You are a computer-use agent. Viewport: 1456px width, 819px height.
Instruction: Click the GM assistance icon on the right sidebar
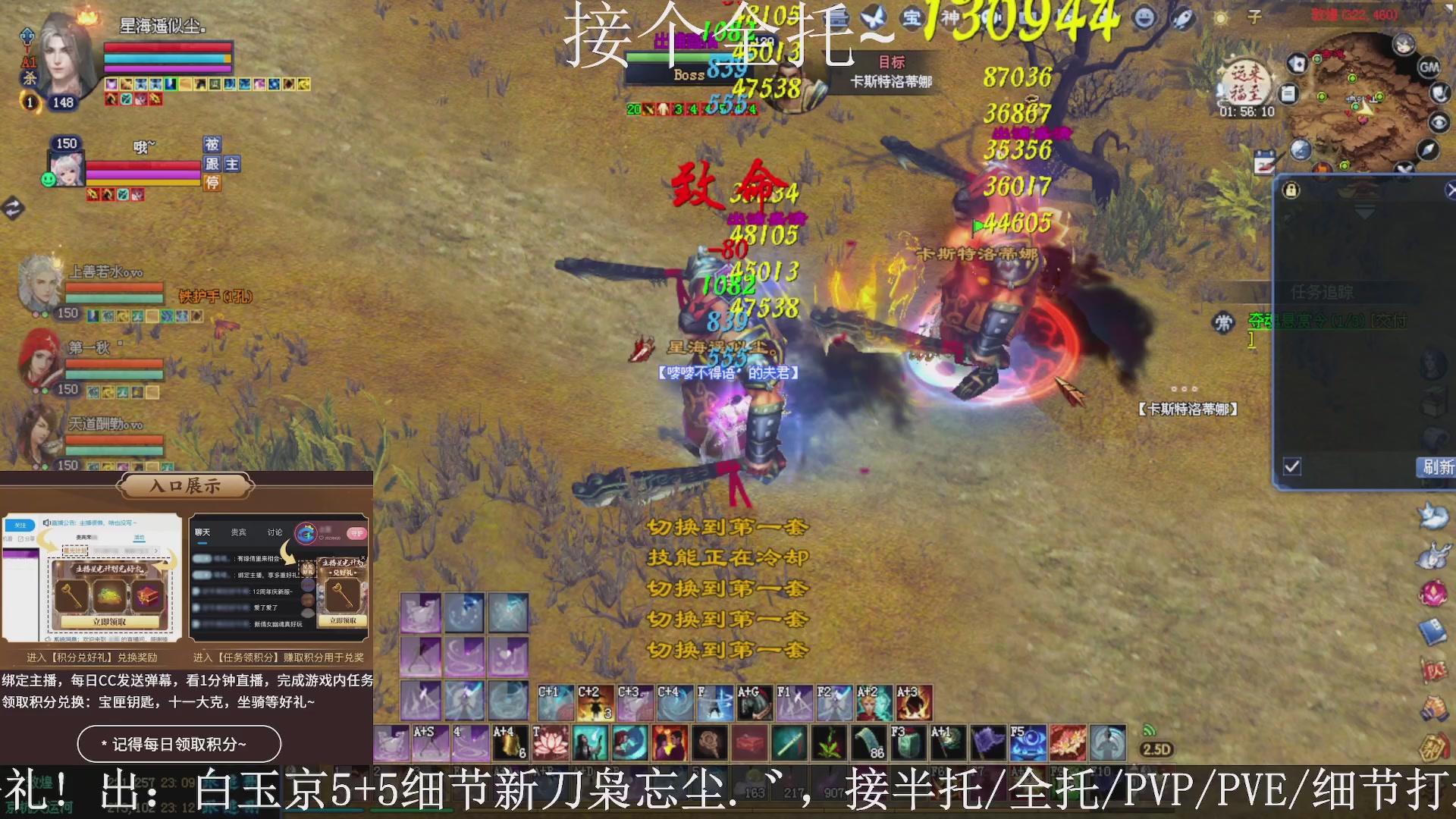point(1429,67)
